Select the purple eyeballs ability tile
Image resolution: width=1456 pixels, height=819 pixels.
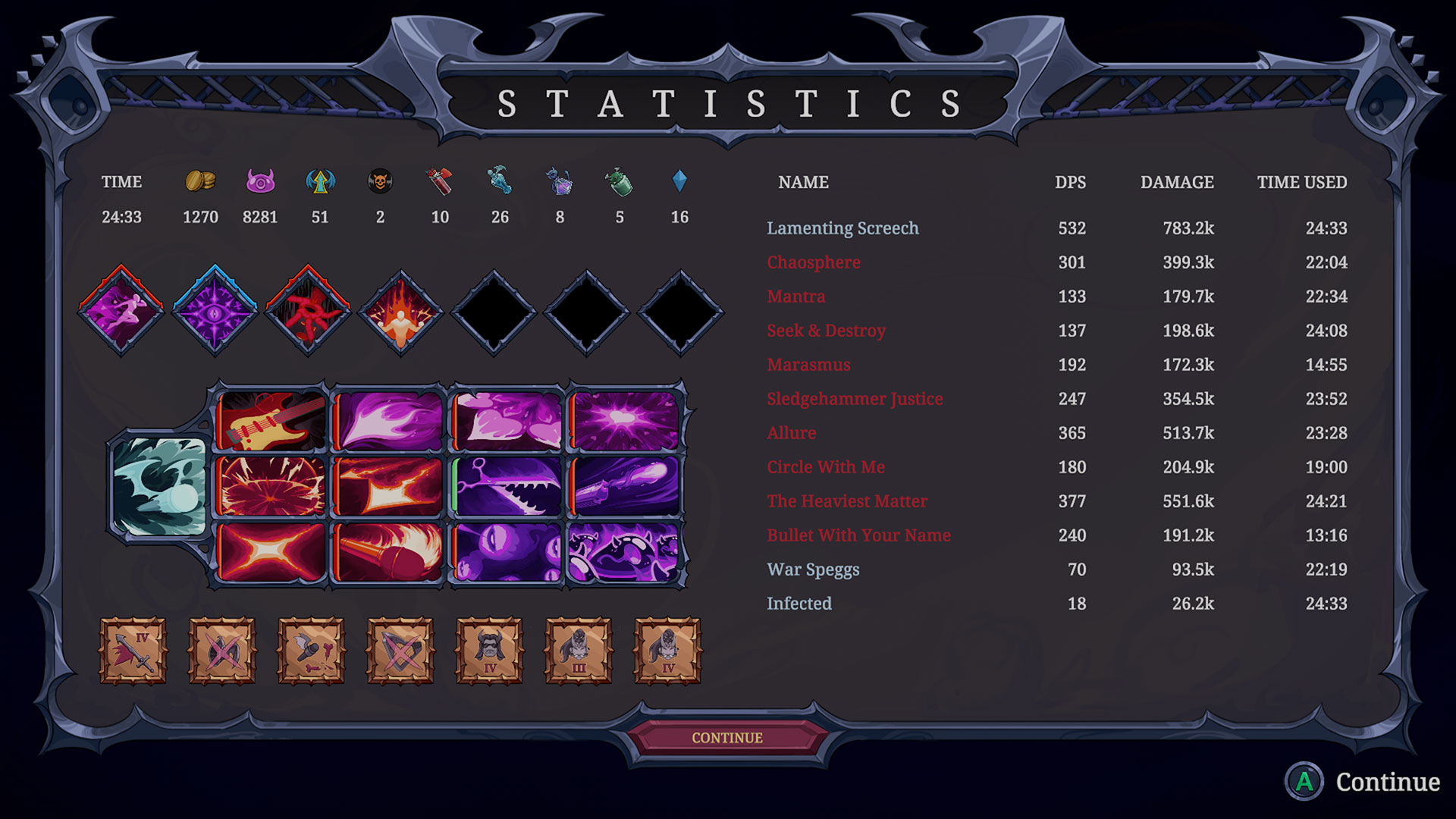pos(507,552)
